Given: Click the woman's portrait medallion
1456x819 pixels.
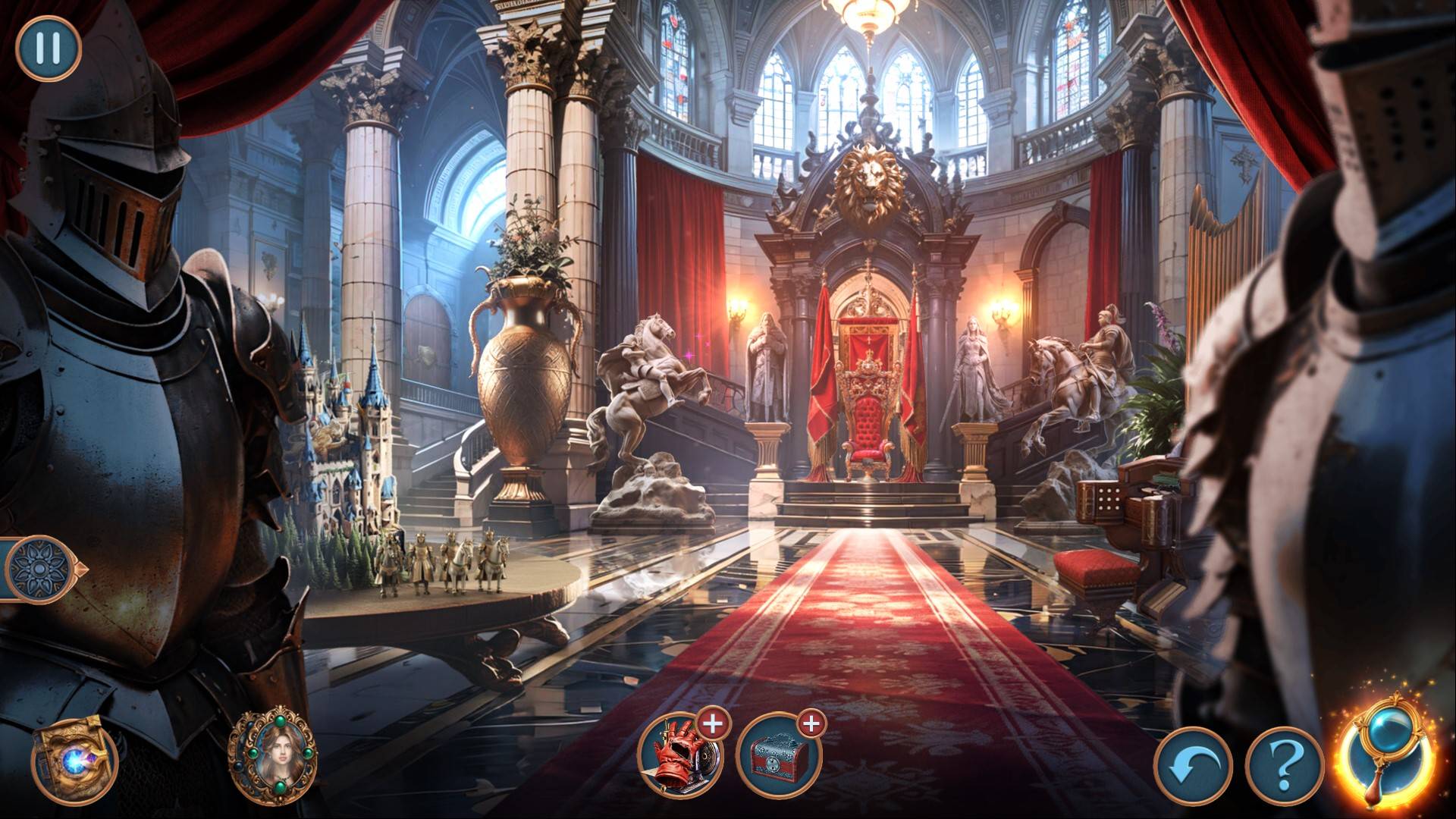Looking at the screenshot, I should click(x=274, y=756).
